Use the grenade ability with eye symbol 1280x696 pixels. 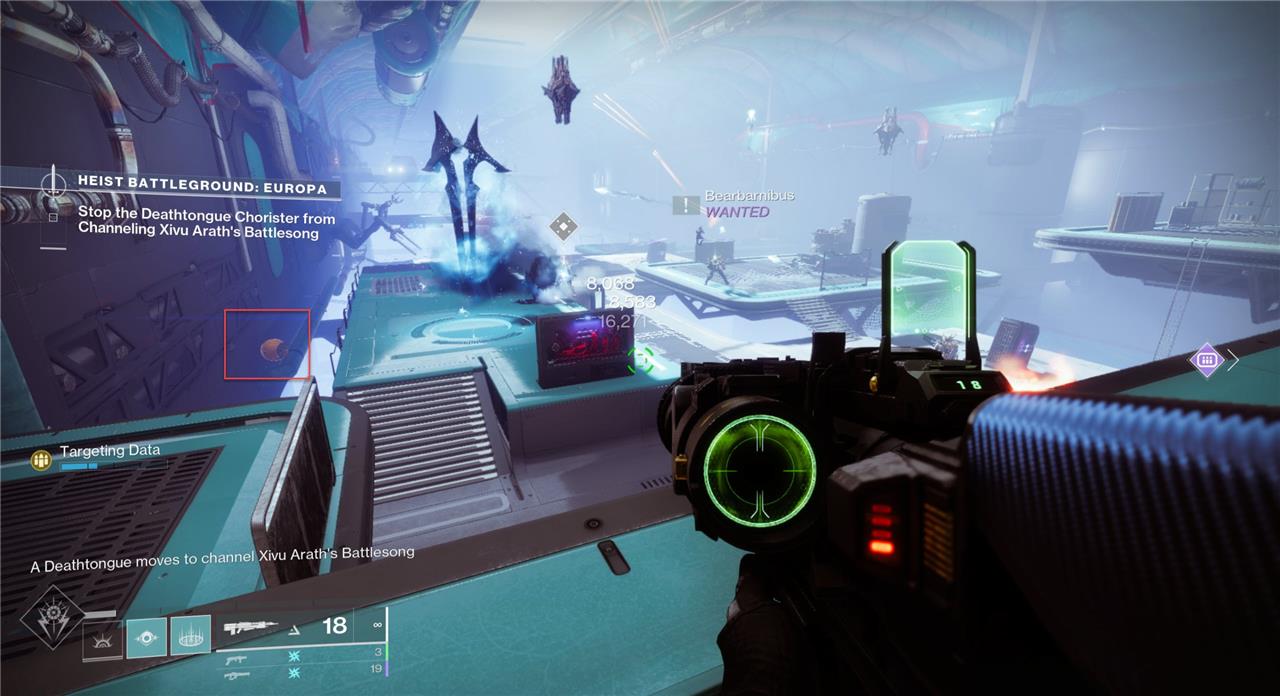click(x=146, y=637)
